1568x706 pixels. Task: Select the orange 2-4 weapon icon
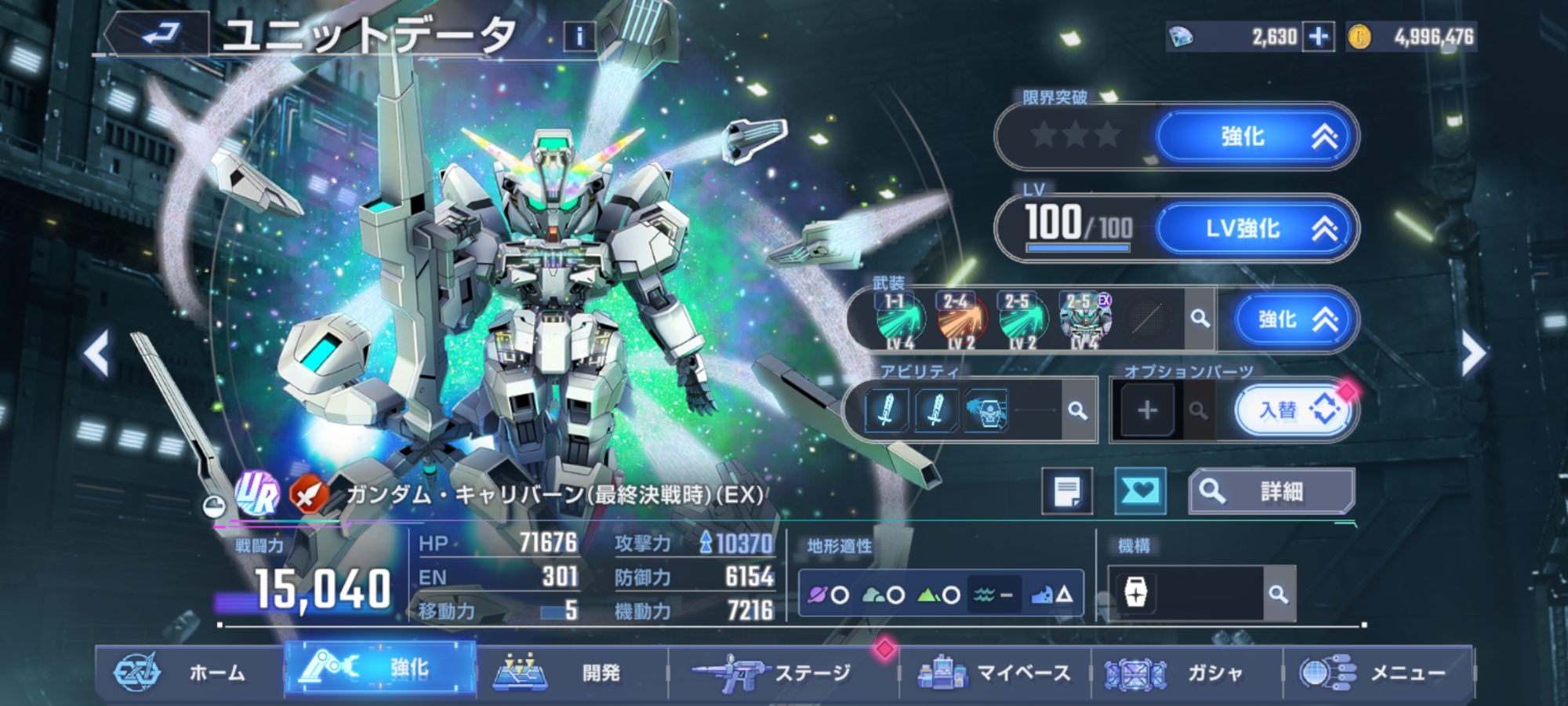pyautogui.click(x=960, y=320)
